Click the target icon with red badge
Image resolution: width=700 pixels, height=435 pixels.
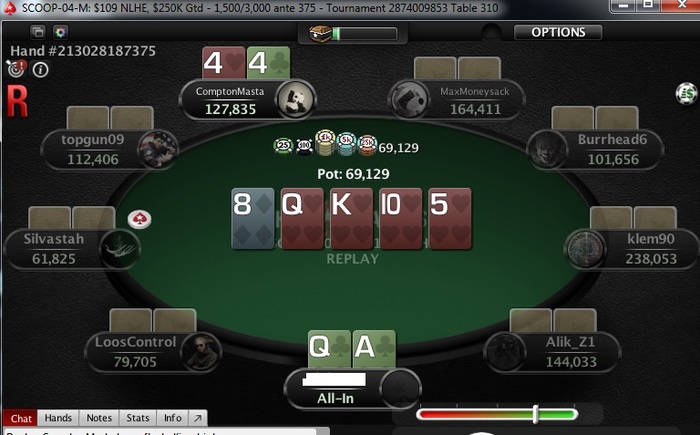(15, 69)
